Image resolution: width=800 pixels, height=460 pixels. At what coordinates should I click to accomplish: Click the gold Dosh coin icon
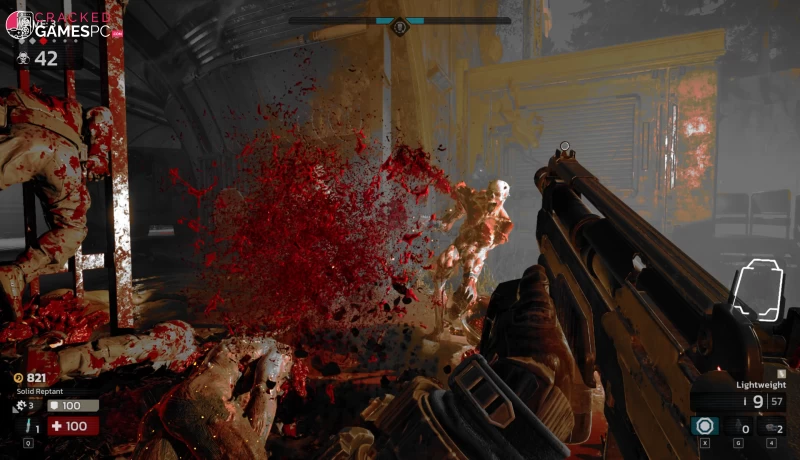20,377
